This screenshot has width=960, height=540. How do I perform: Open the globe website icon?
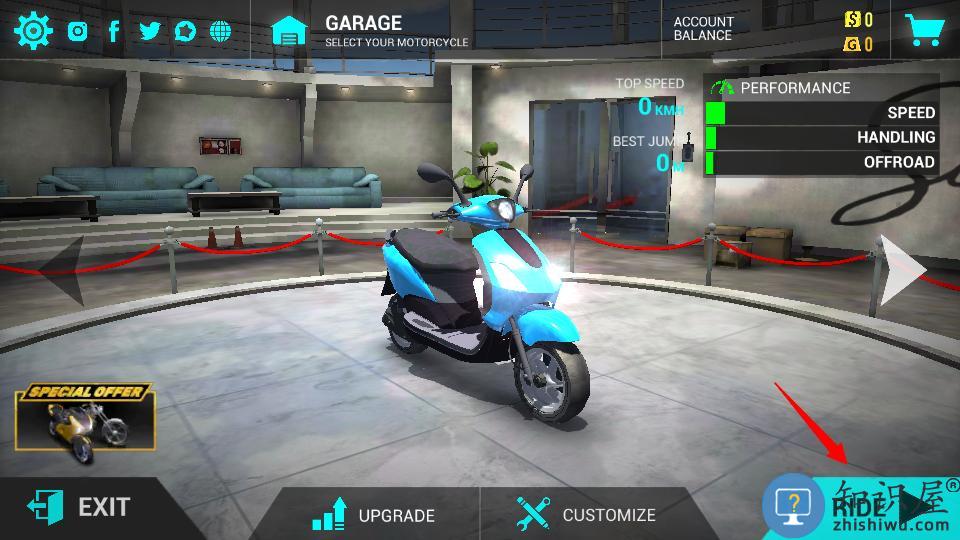[x=220, y=31]
